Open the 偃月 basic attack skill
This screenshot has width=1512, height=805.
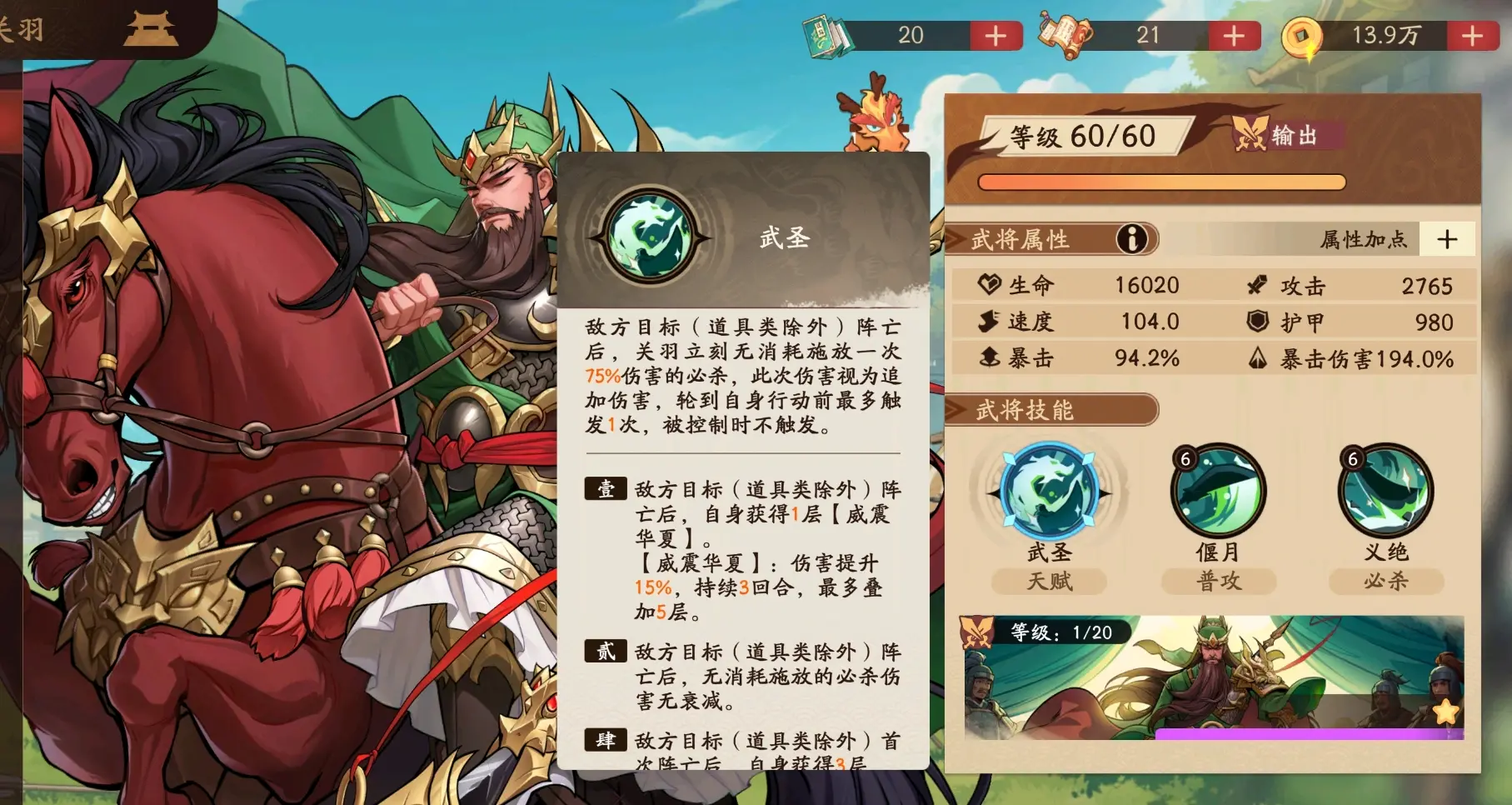tap(1218, 492)
